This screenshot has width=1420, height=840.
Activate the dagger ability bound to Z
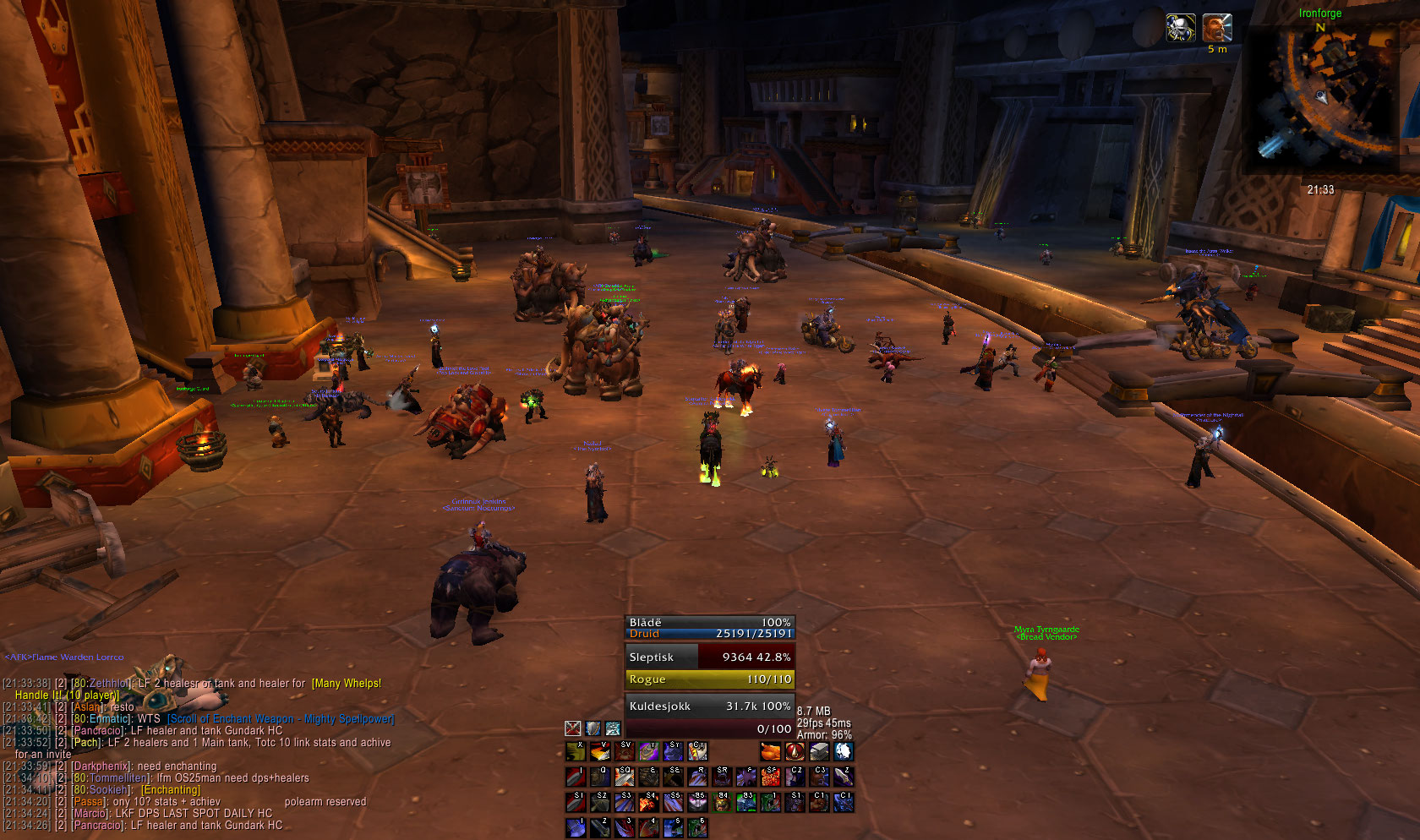(x=844, y=776)
